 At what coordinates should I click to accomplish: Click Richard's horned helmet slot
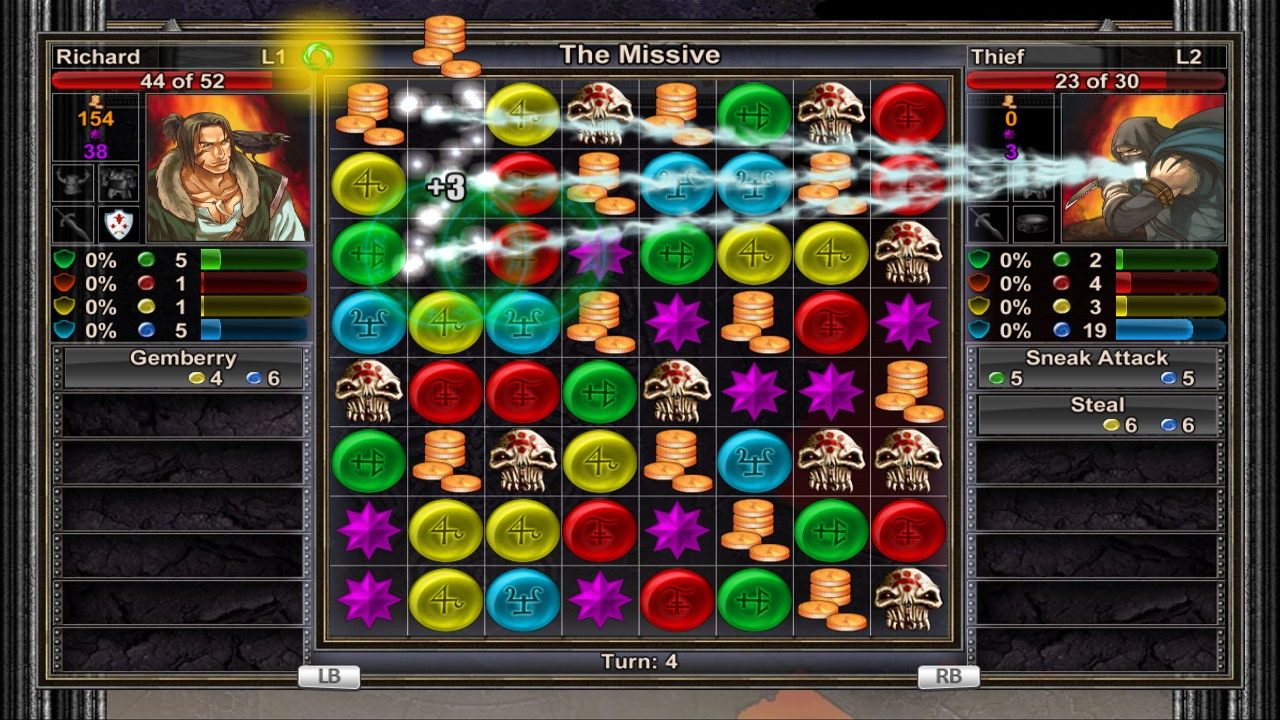[x=73, y=183]
